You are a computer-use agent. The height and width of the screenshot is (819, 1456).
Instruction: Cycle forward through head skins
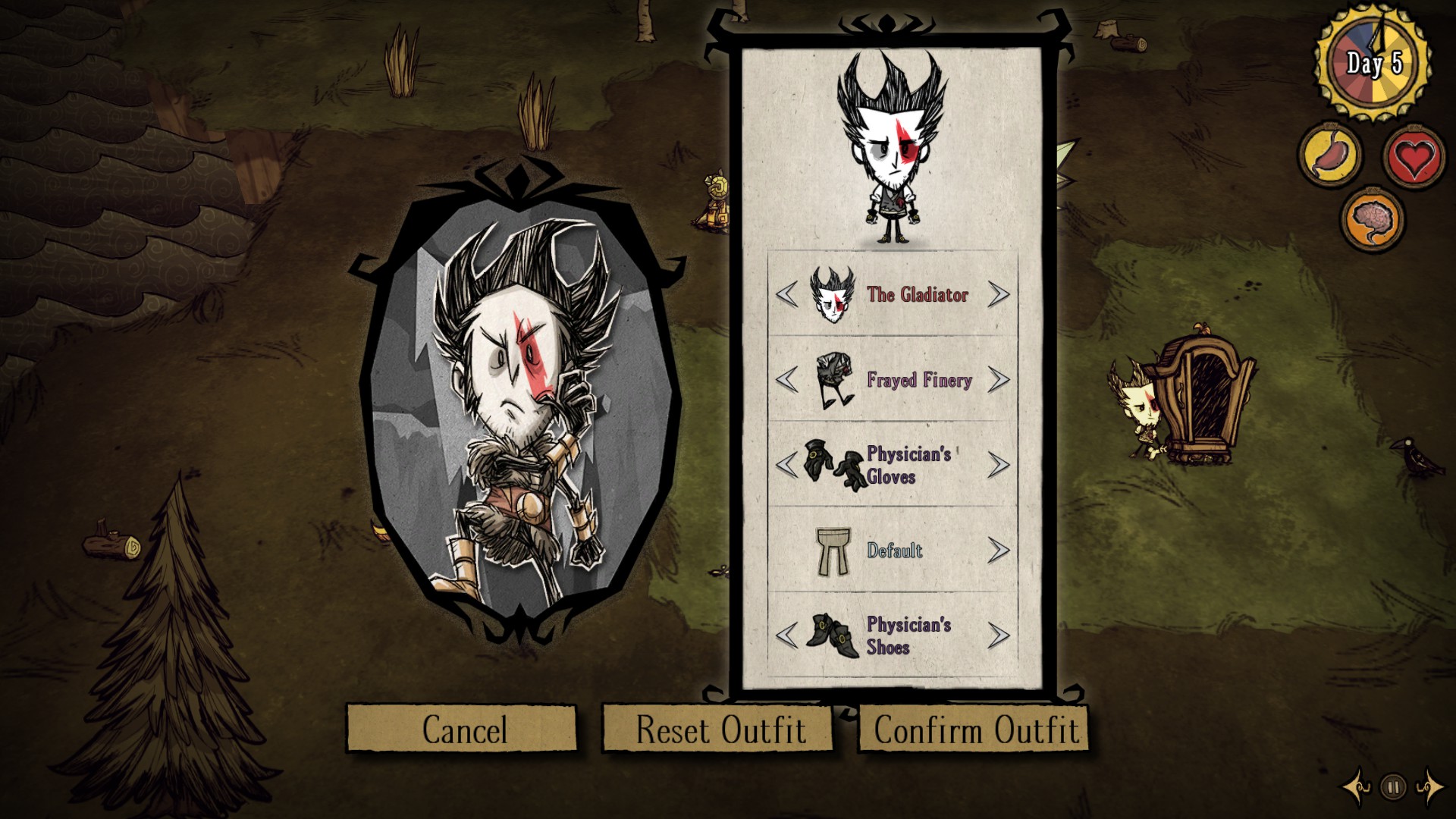click(x=1000, y=296)
